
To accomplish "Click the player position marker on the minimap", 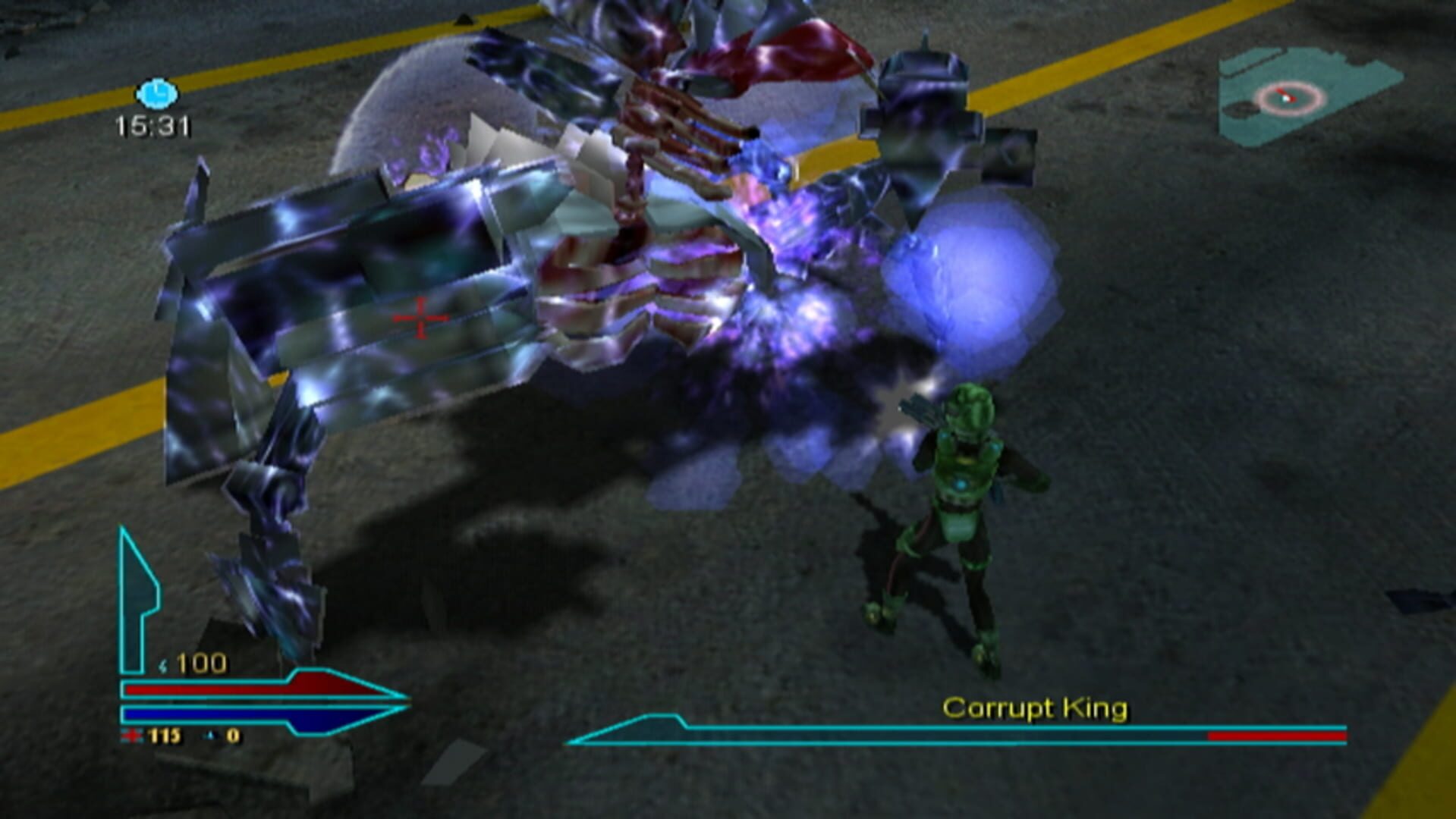I will pyautogui.click(x=1285, y=97).
